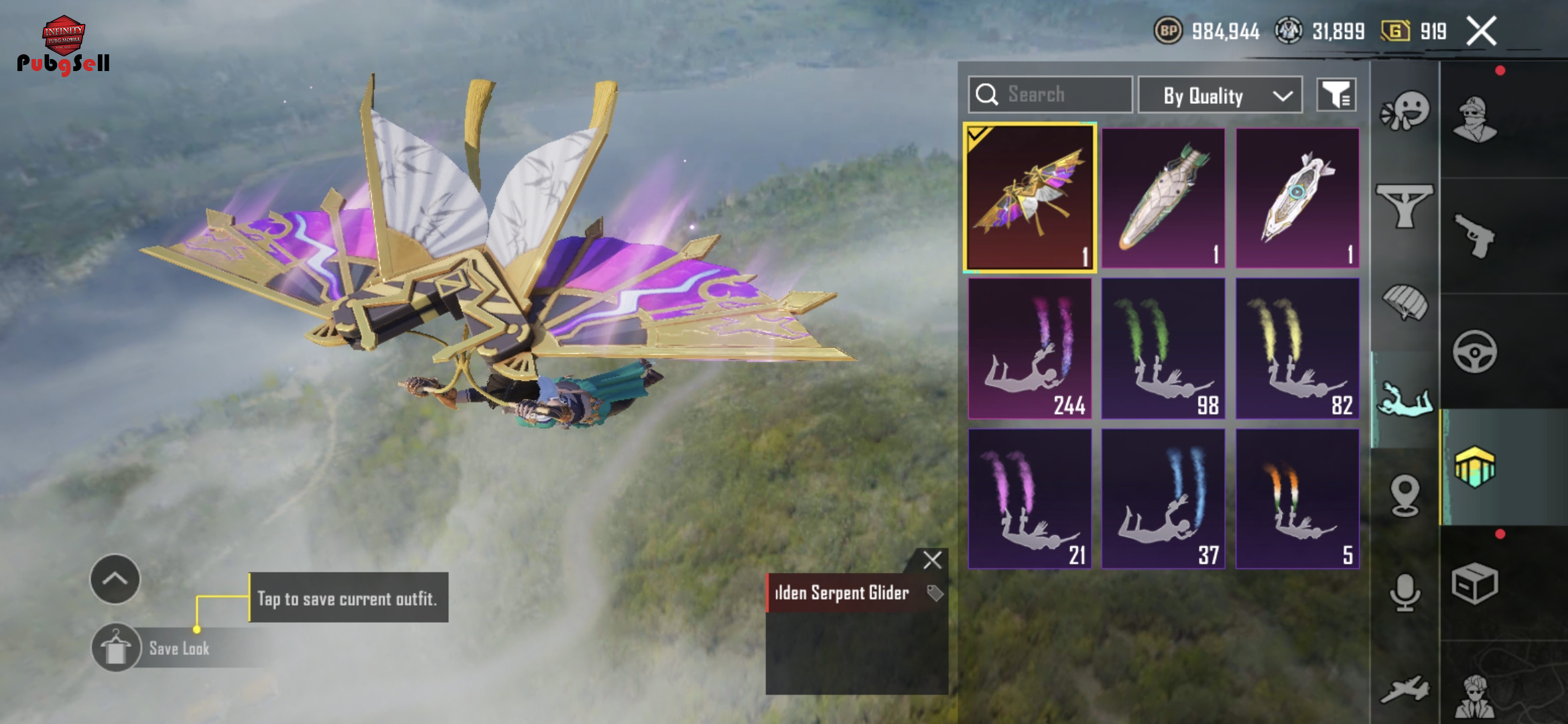
Task: Open the item filter button
Action: click(1336, 95)
